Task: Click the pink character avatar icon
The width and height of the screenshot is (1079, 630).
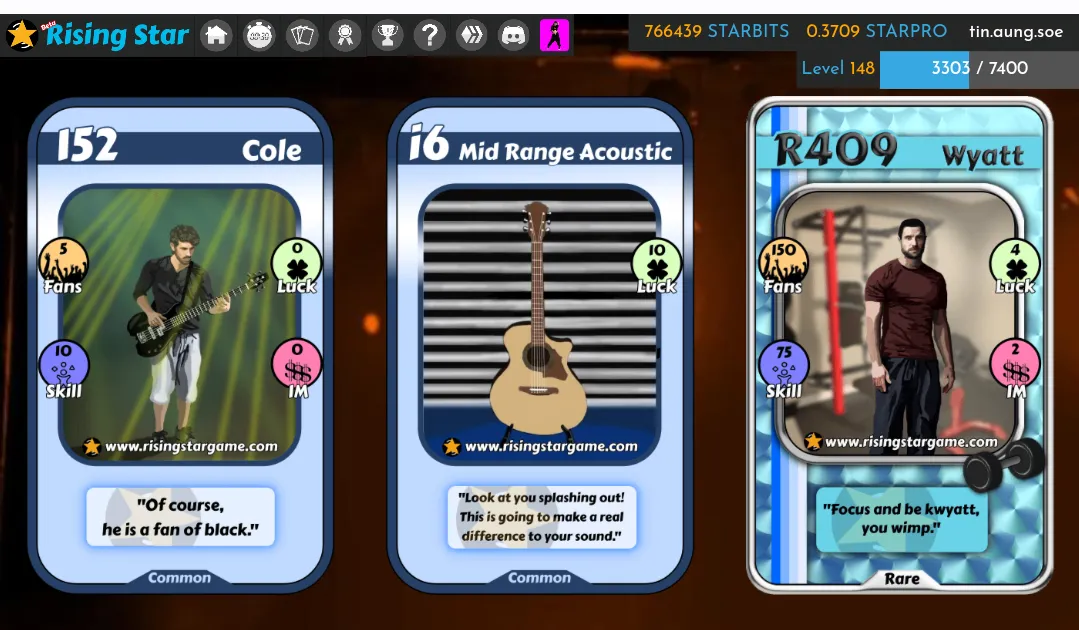Action: (x=555, y=36)
